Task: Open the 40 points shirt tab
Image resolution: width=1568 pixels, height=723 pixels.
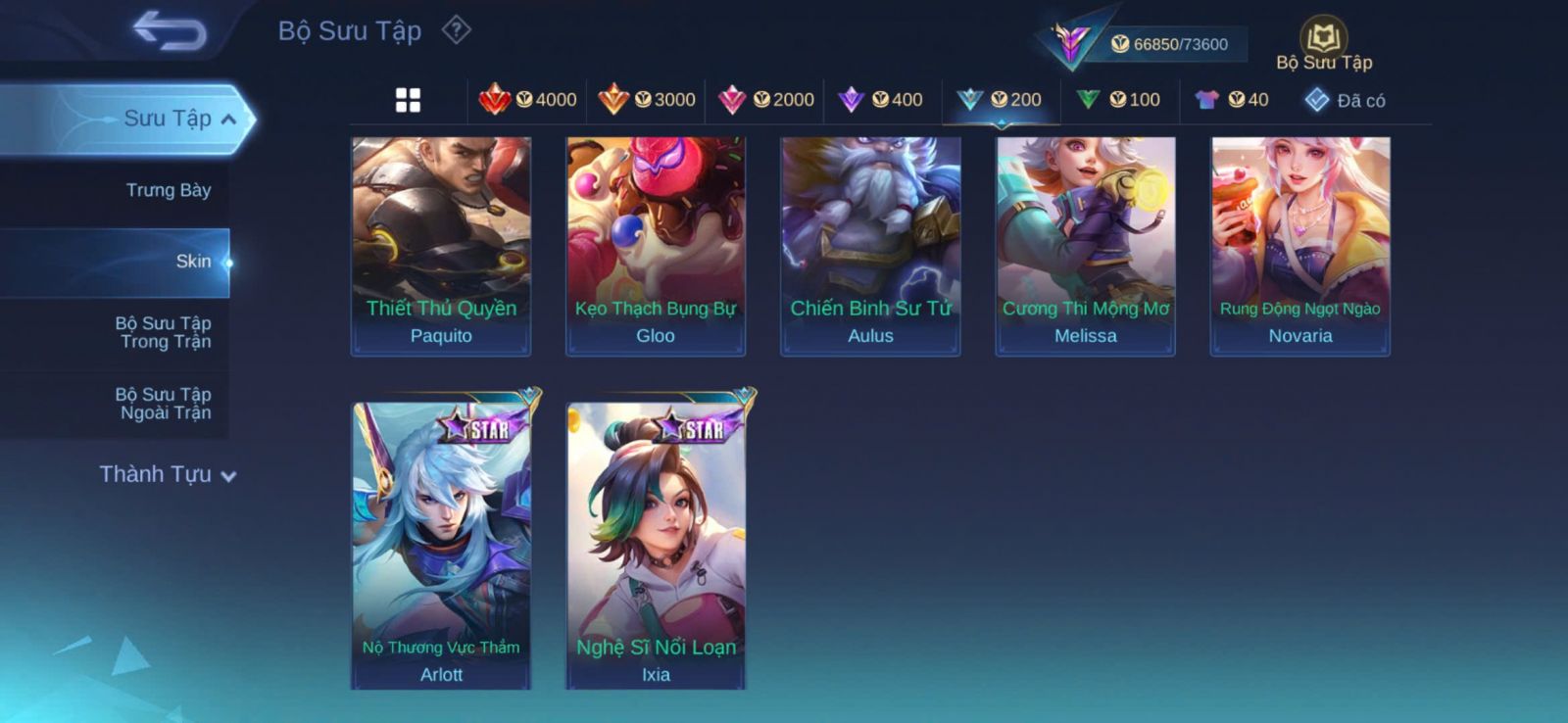Action: [x=1232, y=100]
